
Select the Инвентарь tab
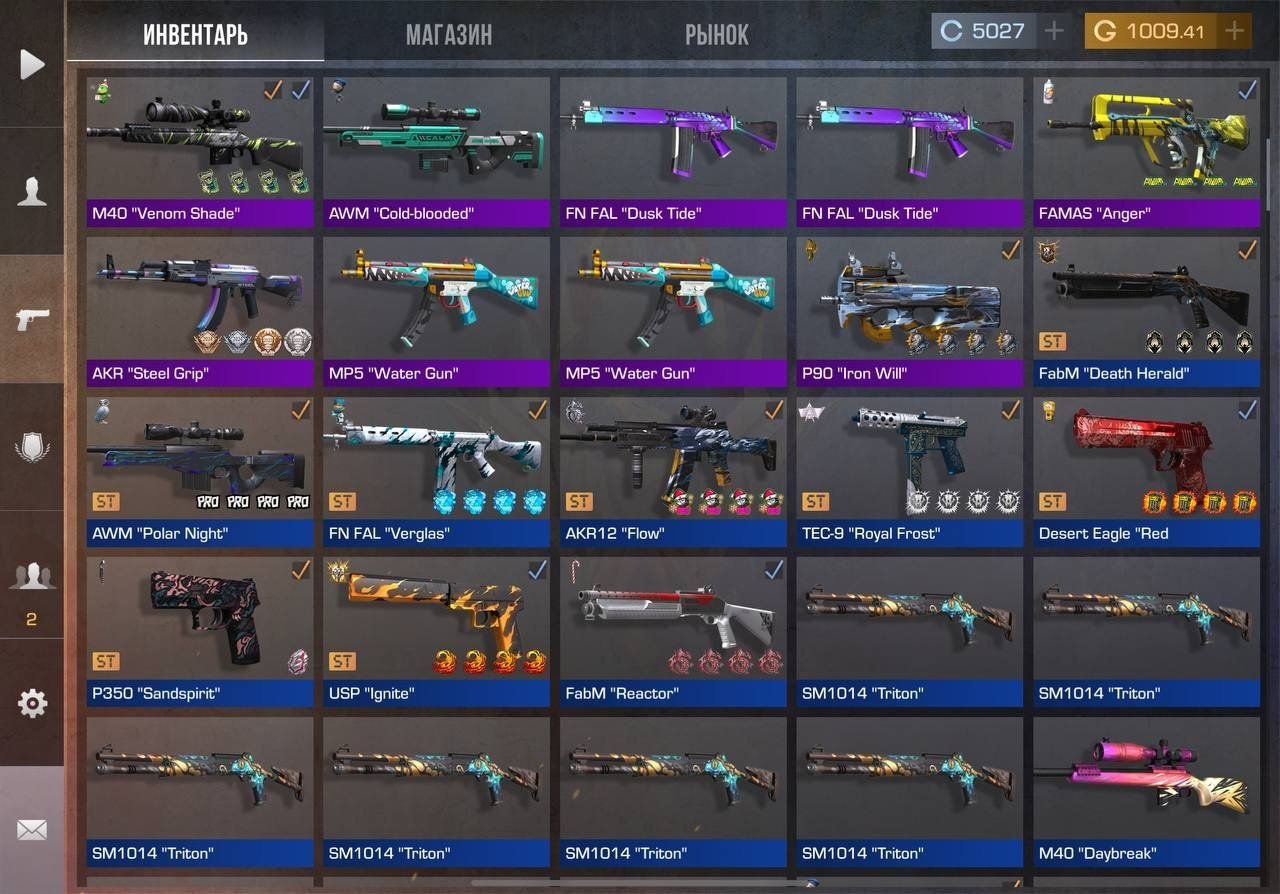click(195, 35)
